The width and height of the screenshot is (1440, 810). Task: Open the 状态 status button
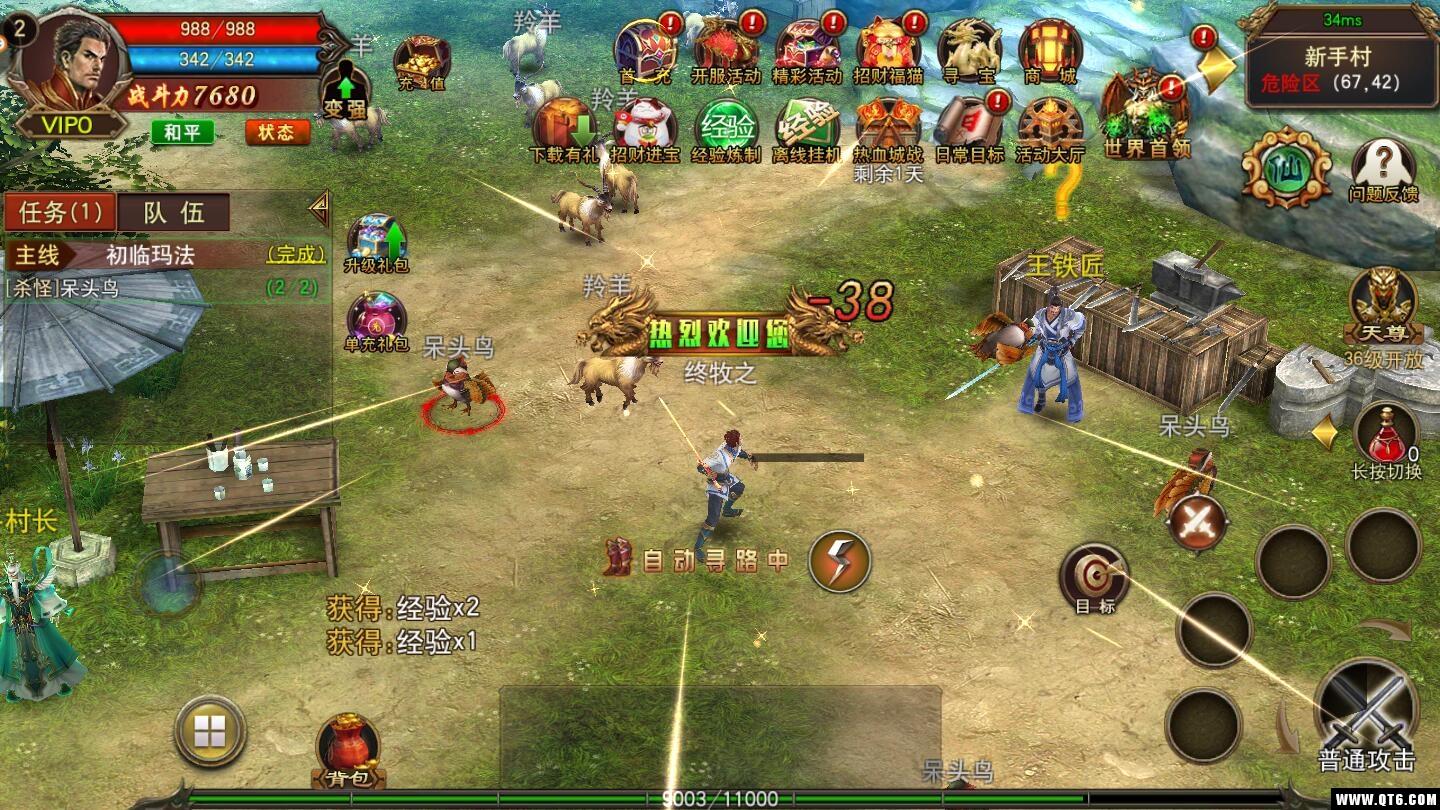point(276,132)
